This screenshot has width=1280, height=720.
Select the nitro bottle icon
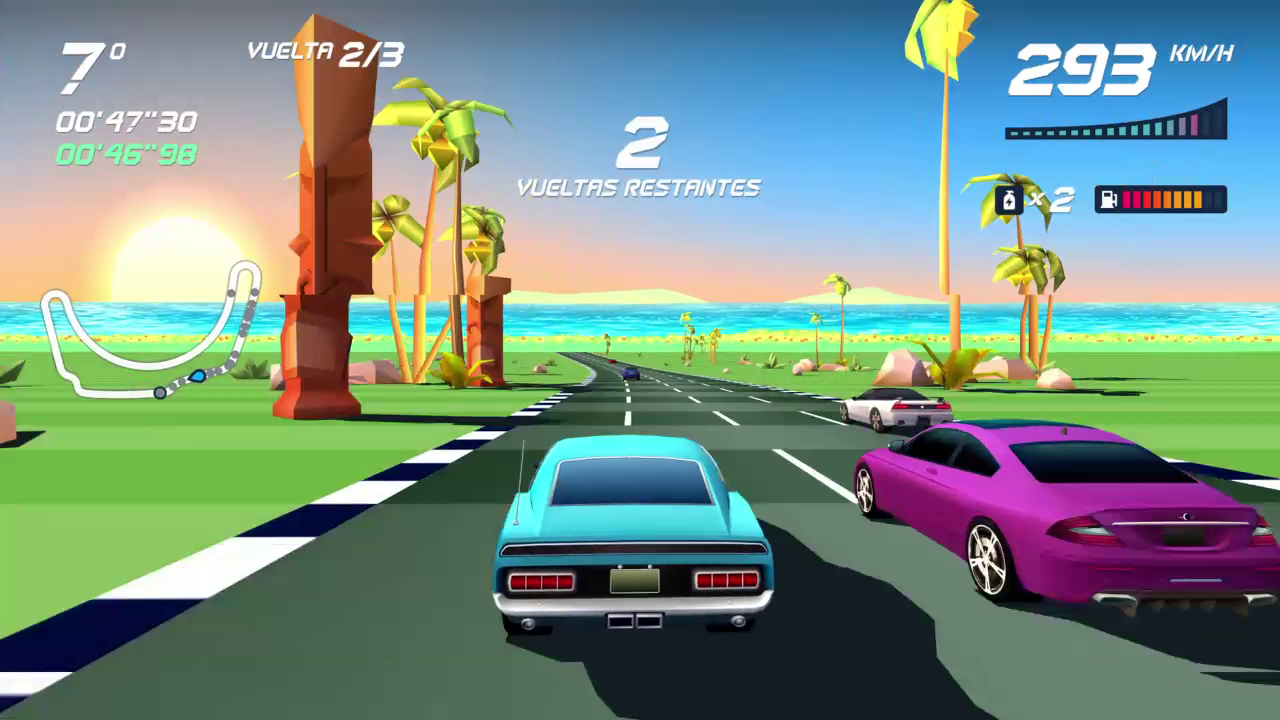[x=1009, y=200]
